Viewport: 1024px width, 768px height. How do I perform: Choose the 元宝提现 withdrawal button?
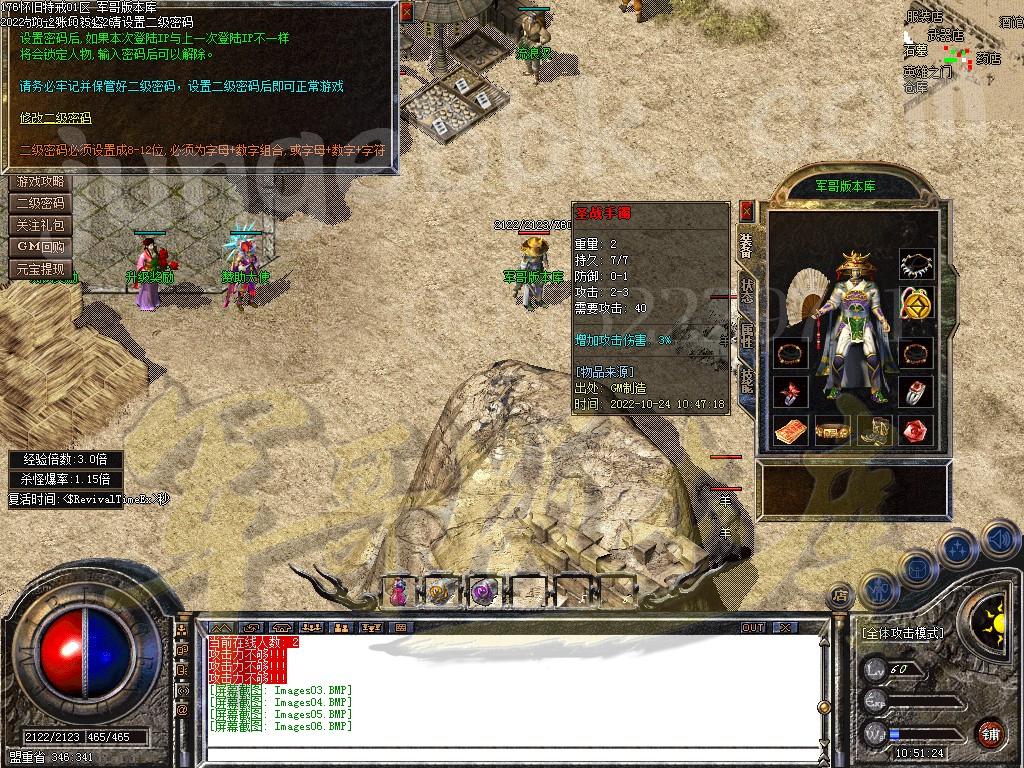pos(41,269)
